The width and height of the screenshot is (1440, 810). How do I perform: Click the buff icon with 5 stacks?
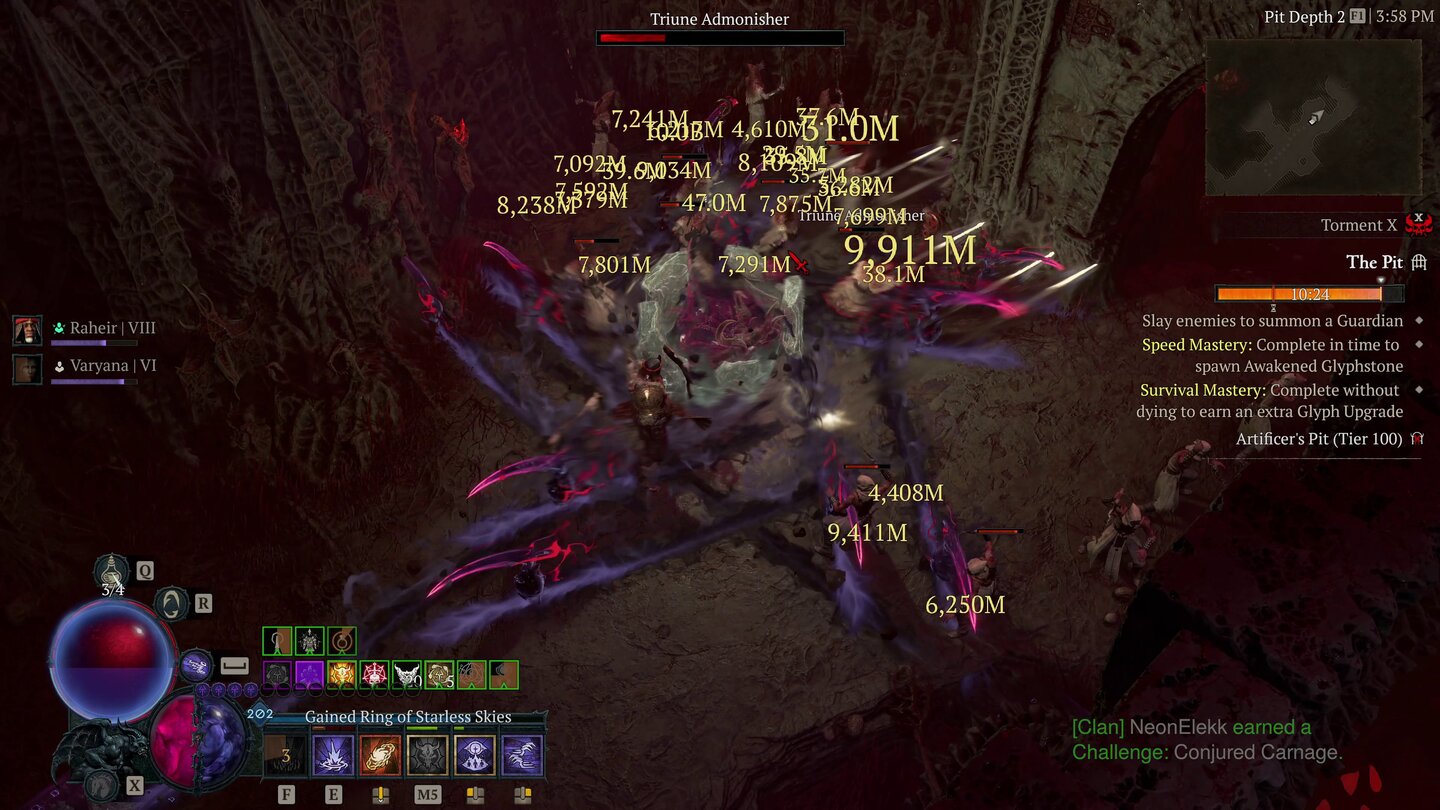pyautogui.click(x=441, y=673)
